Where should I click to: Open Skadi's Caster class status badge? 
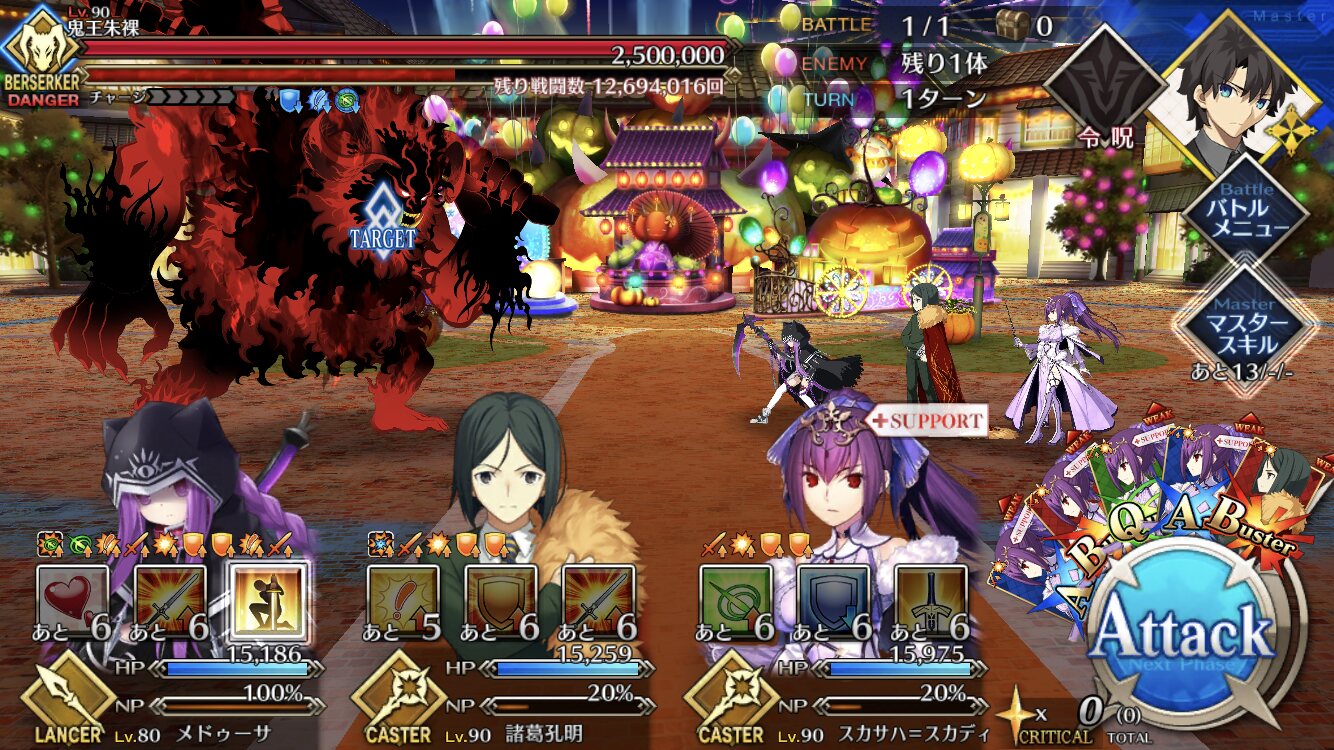point(730,700)
